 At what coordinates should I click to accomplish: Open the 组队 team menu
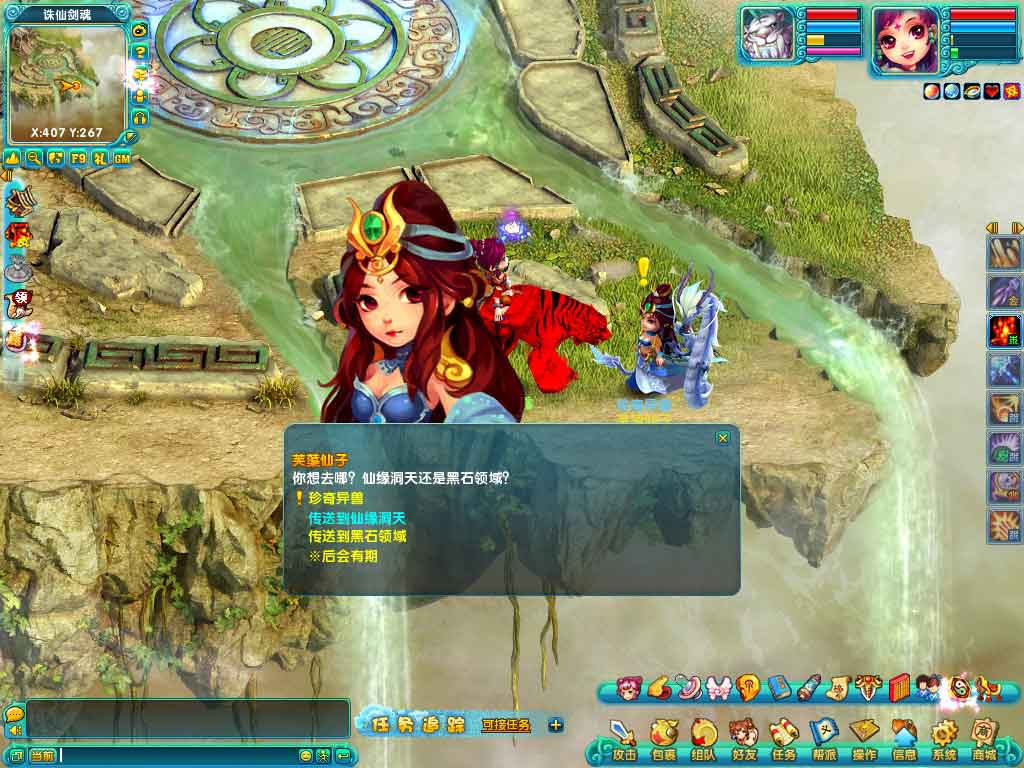(x=703, y=738)
